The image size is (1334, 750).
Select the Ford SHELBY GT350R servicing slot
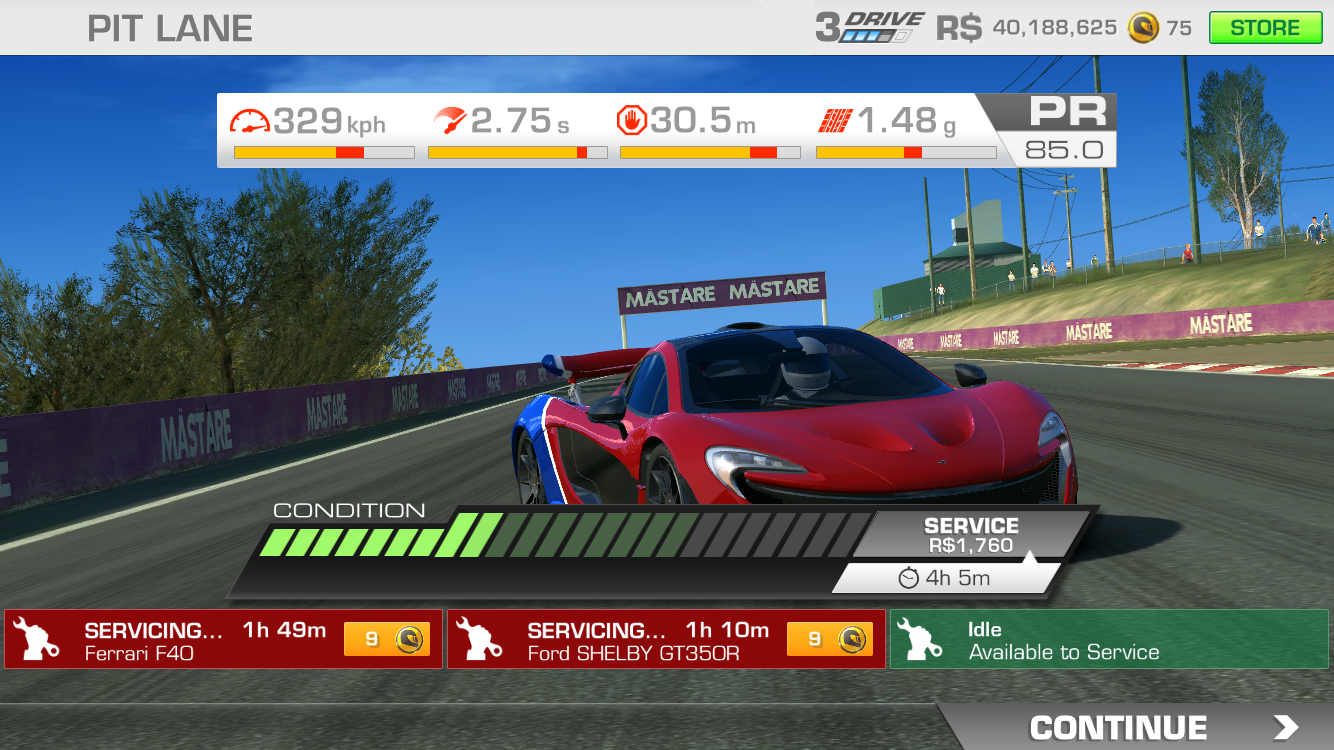click(620, 640)
